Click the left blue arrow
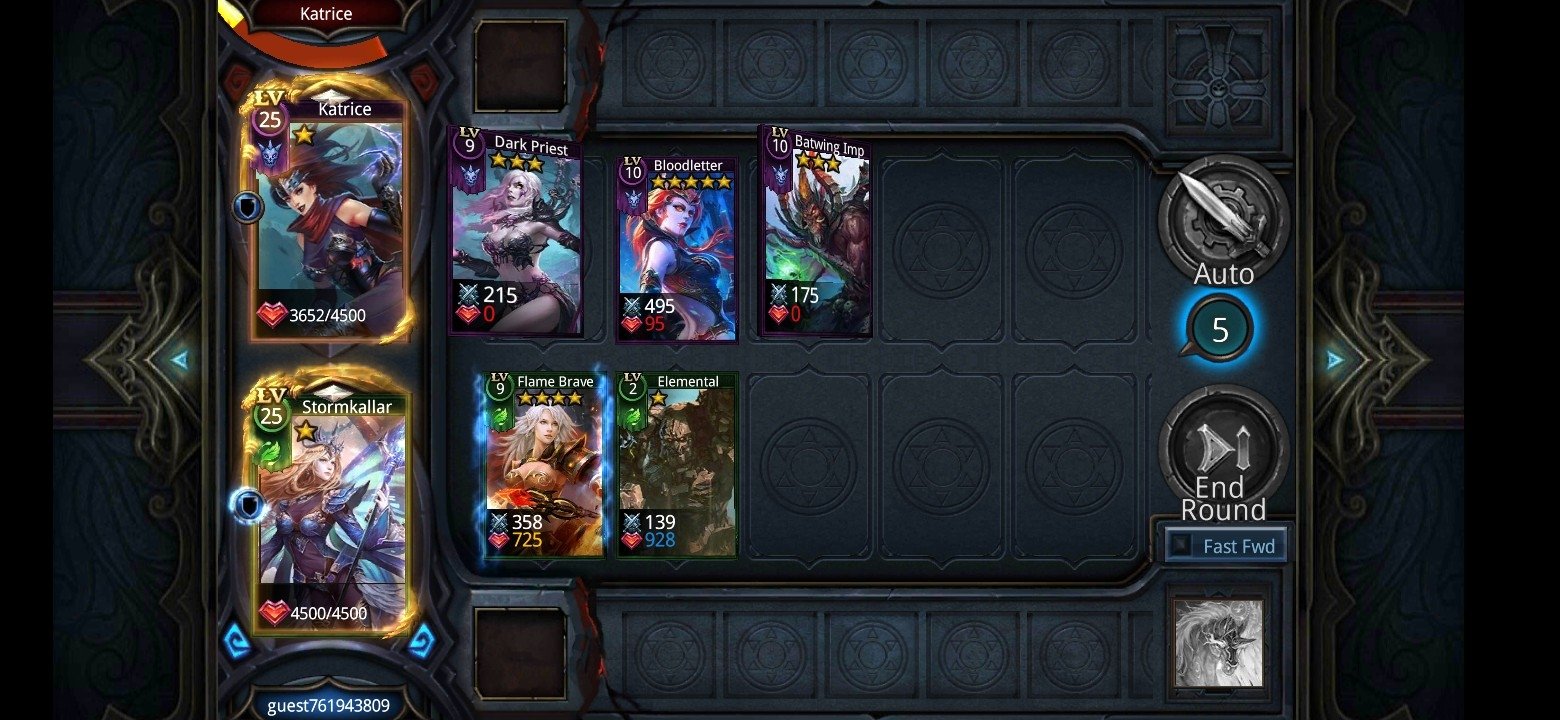The height and width of the screenshot is (720, 1560). click(x=179, y=359)
